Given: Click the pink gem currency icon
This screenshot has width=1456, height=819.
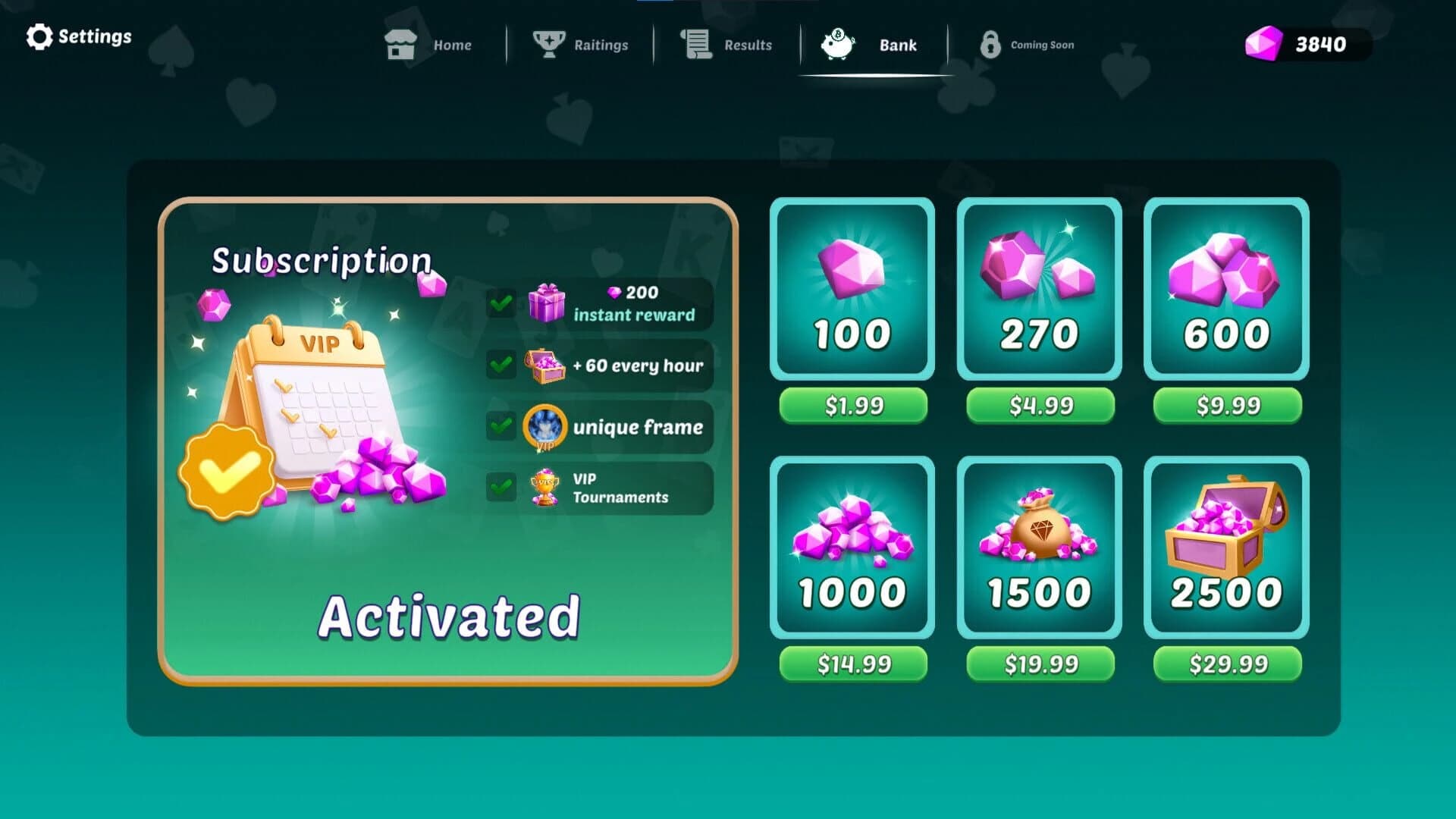Looking at the screenshot, I should (1263, 44).
